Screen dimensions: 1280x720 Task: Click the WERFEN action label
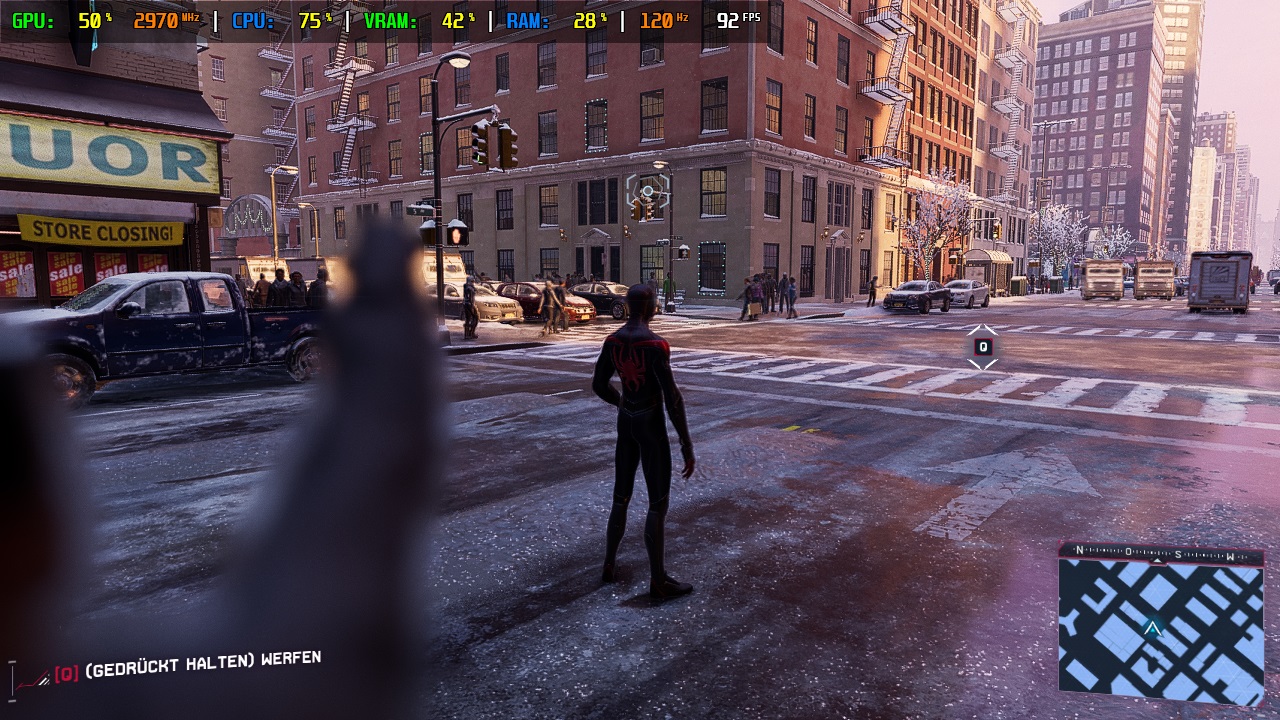click(x=290, y=658)
